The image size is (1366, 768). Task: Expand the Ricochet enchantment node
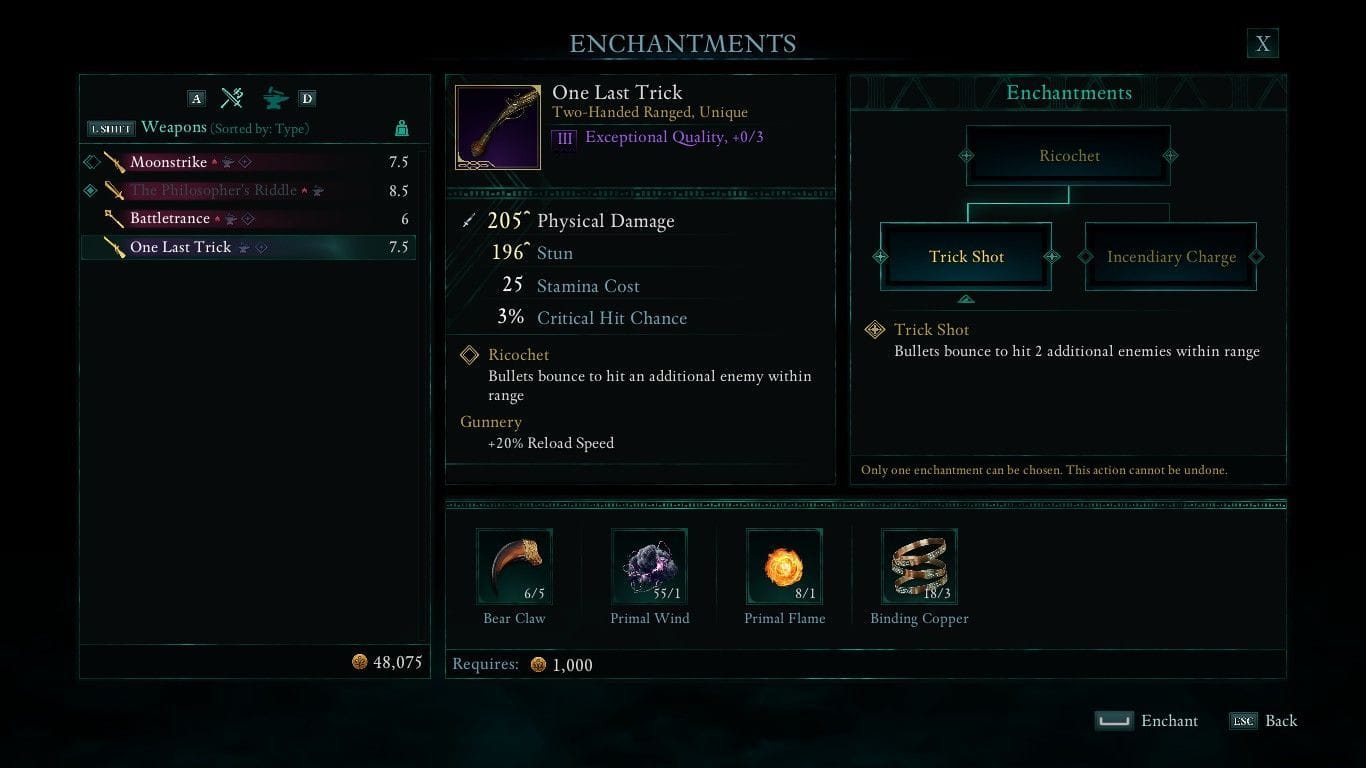click(x=1068, y=155)
